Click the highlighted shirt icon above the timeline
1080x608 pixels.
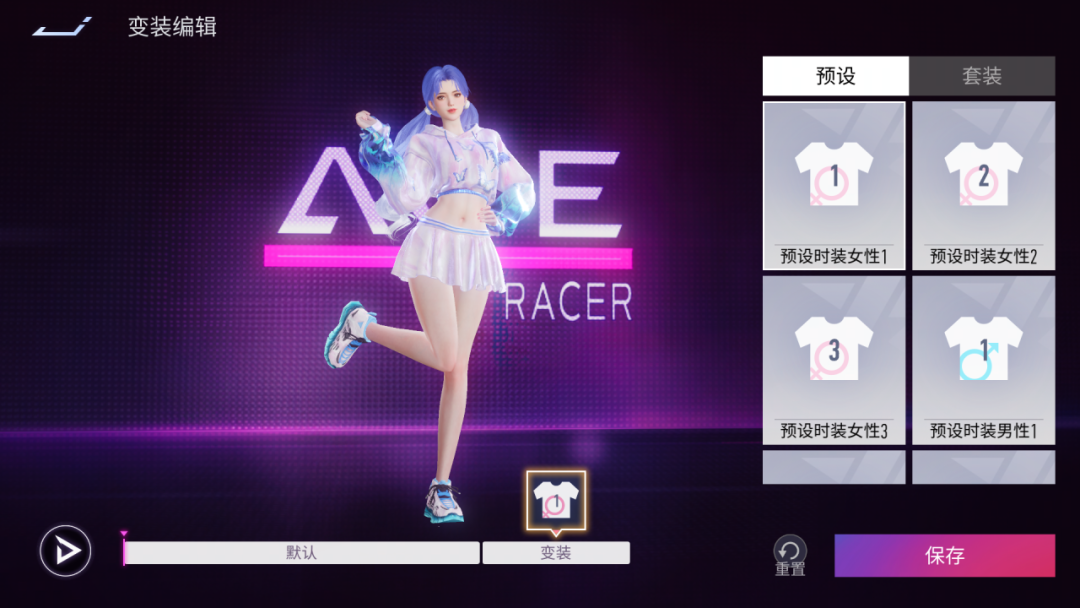(556, 500)
